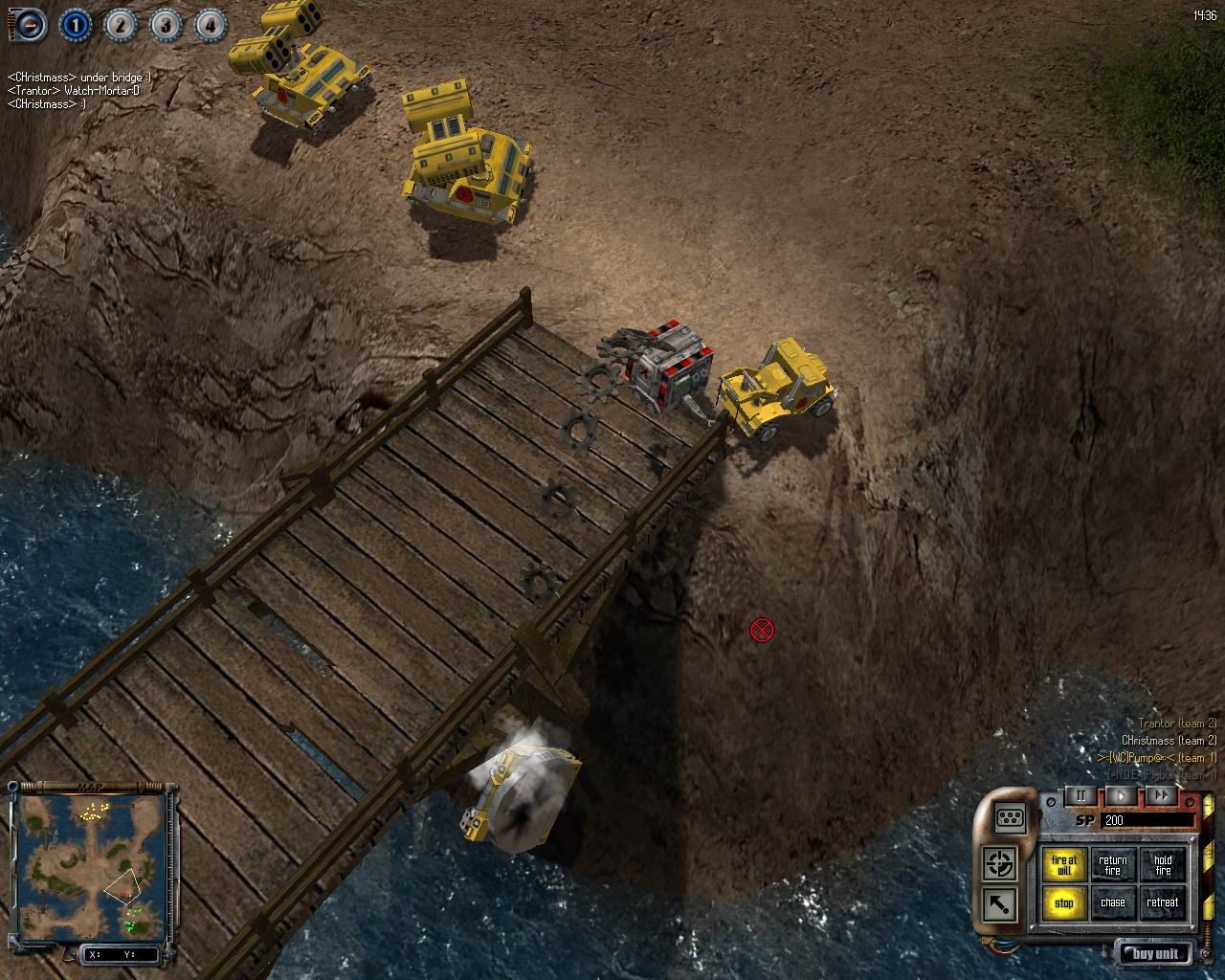1225x980 pixels.
Task: Select control group 4
Action: pyautogui.click(x=211, y=25)
